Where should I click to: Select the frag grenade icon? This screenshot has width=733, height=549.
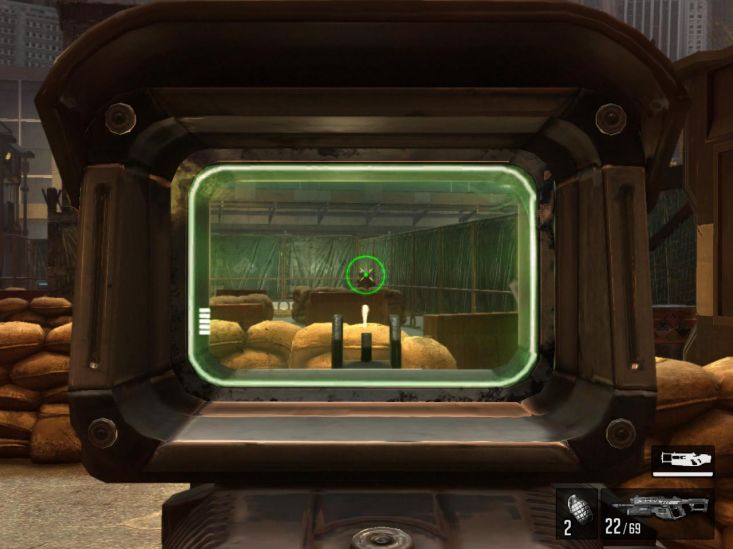tap(574, 505)
